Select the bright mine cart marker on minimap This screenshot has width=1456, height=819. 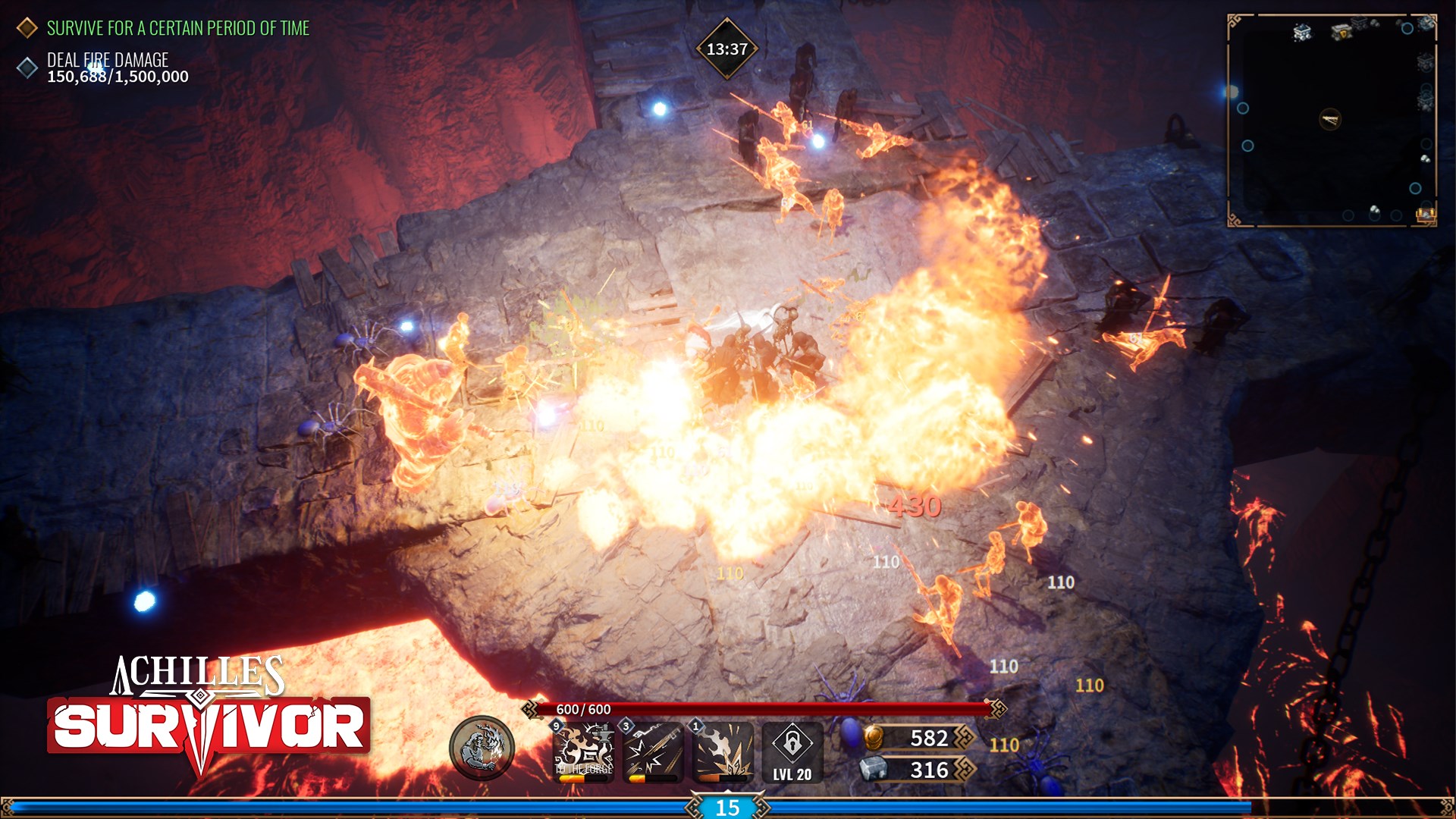click(1302, 32)
